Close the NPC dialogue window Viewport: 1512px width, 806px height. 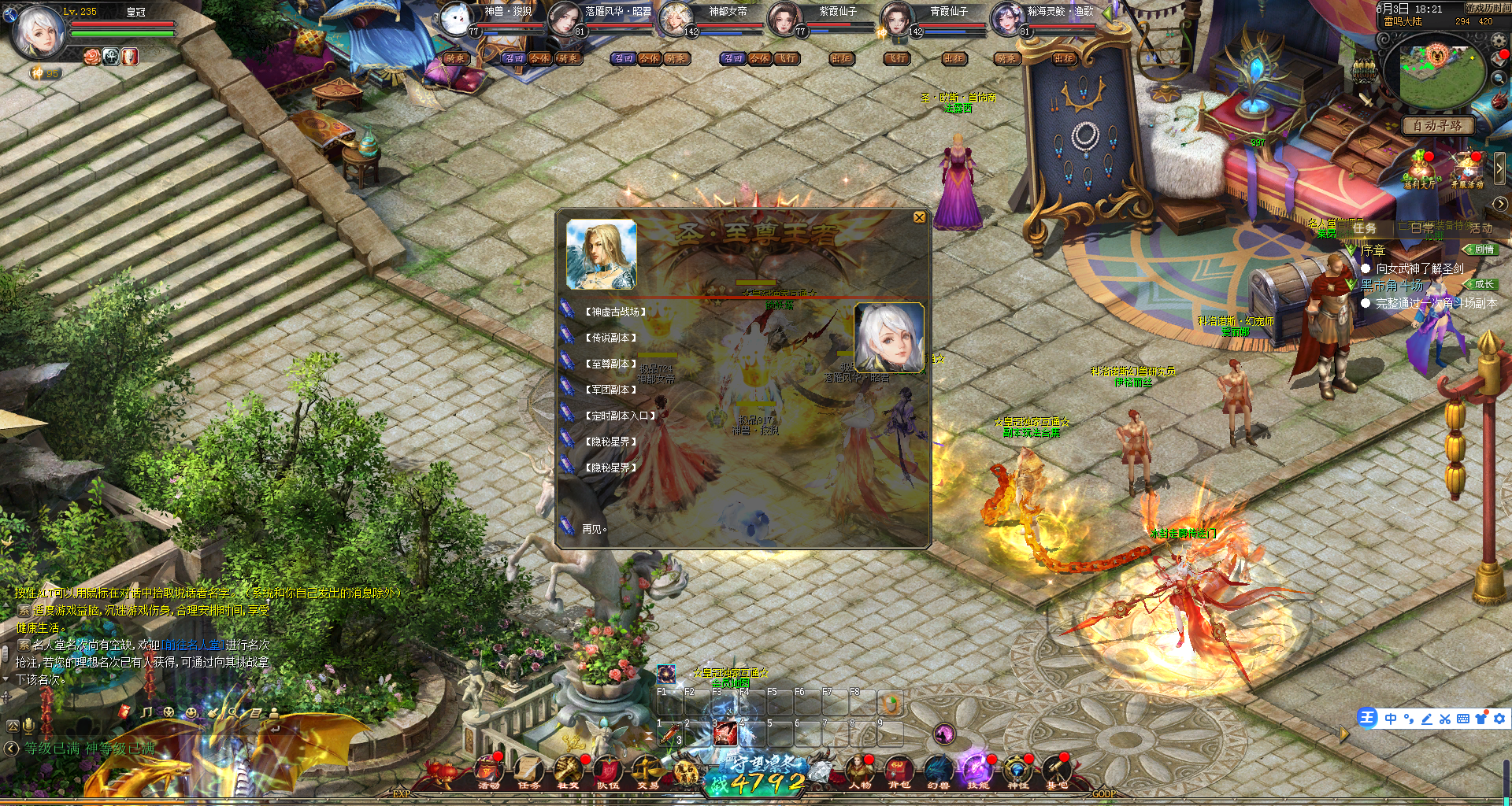point(919,217)
